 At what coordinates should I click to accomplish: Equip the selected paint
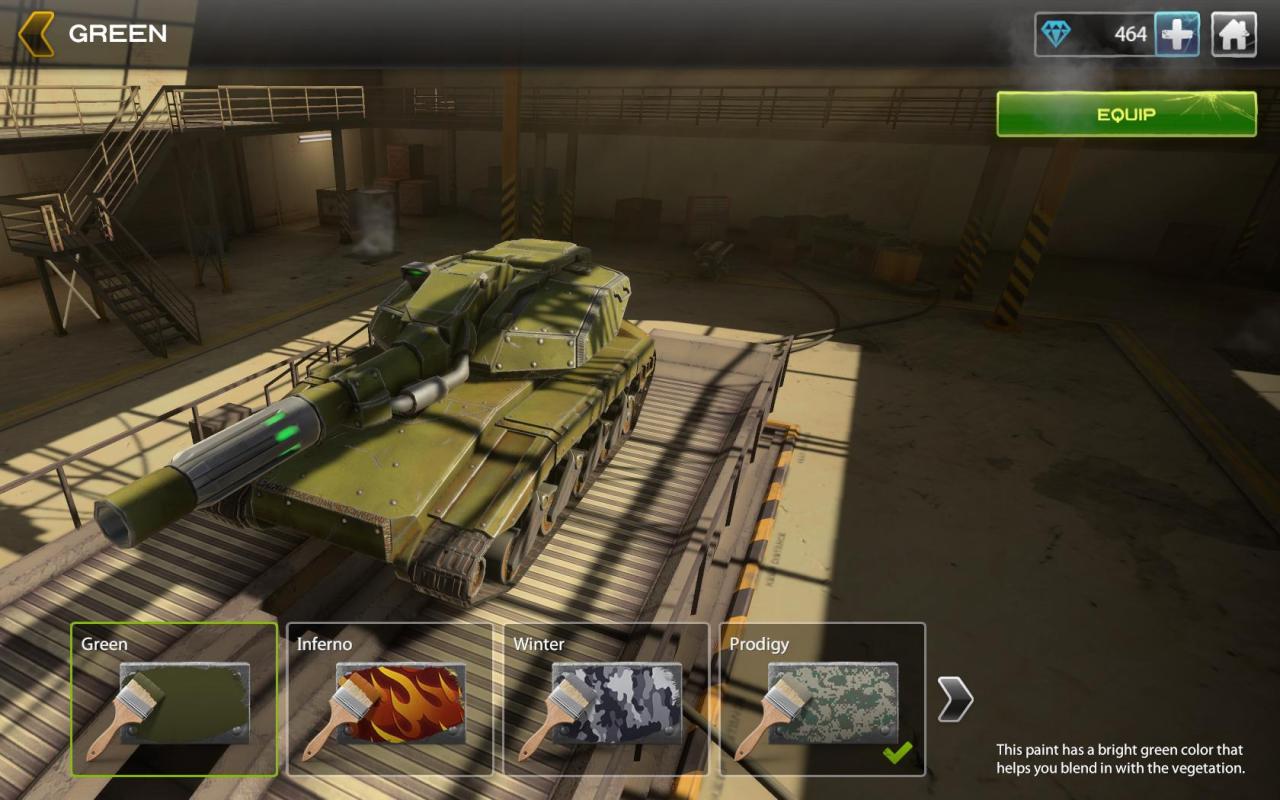(1126, 114)
